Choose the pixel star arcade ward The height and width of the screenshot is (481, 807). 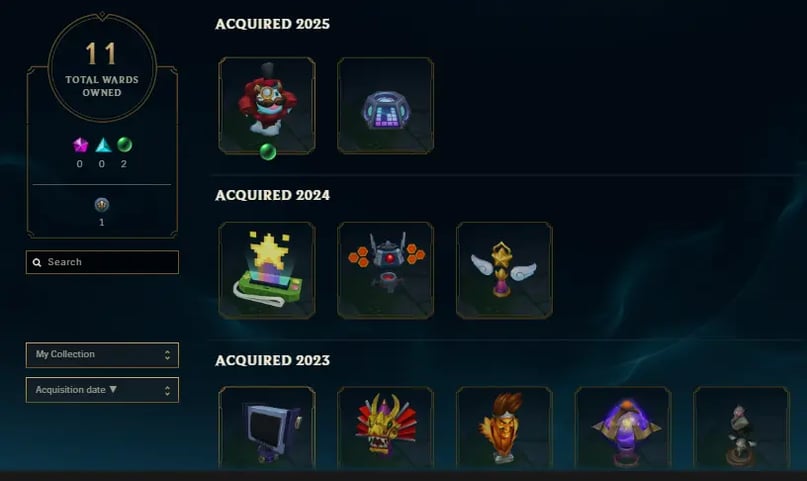click(266, 270)
